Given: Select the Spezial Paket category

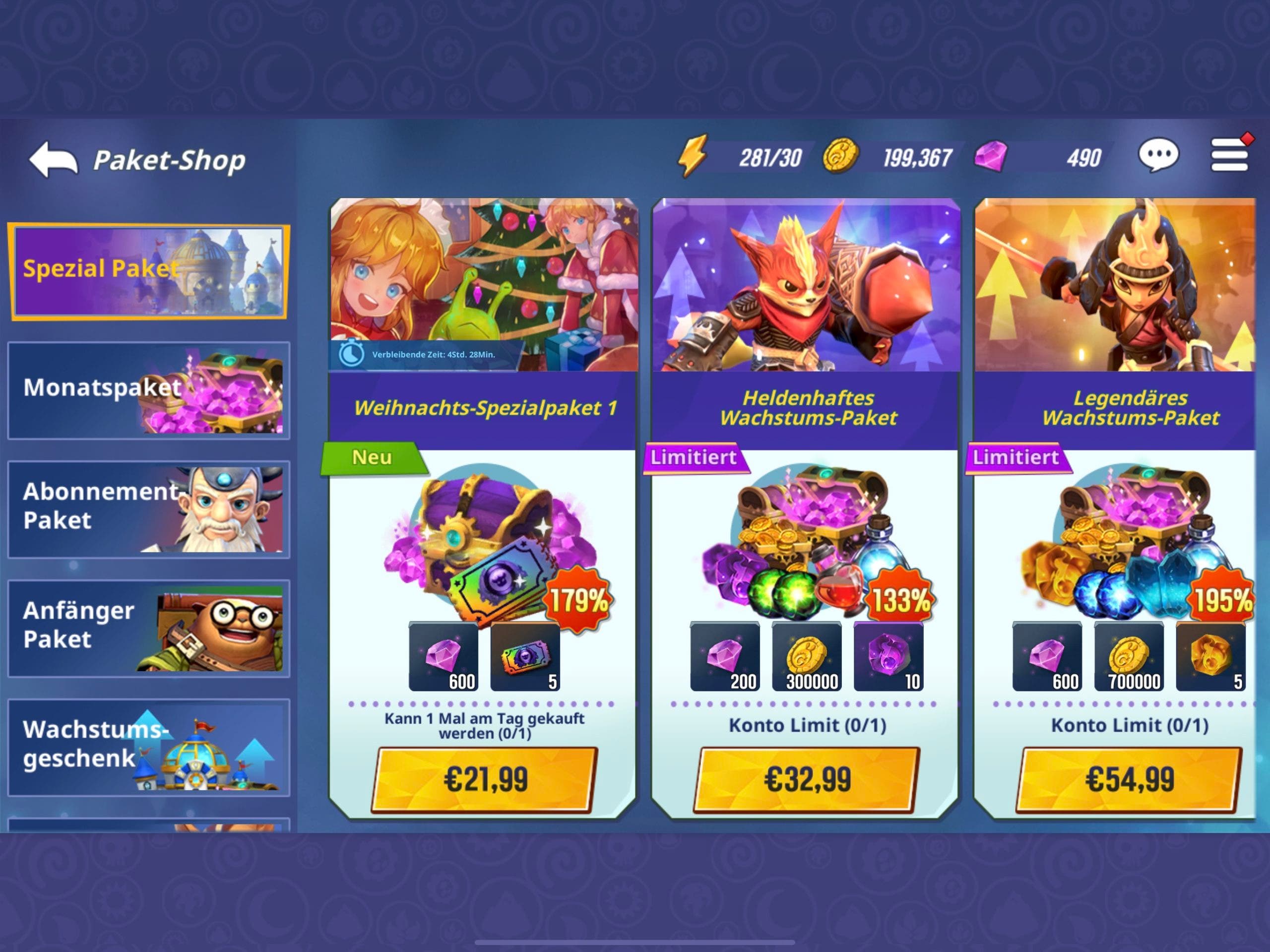Looking at the screenshot, I should (148, 271).
